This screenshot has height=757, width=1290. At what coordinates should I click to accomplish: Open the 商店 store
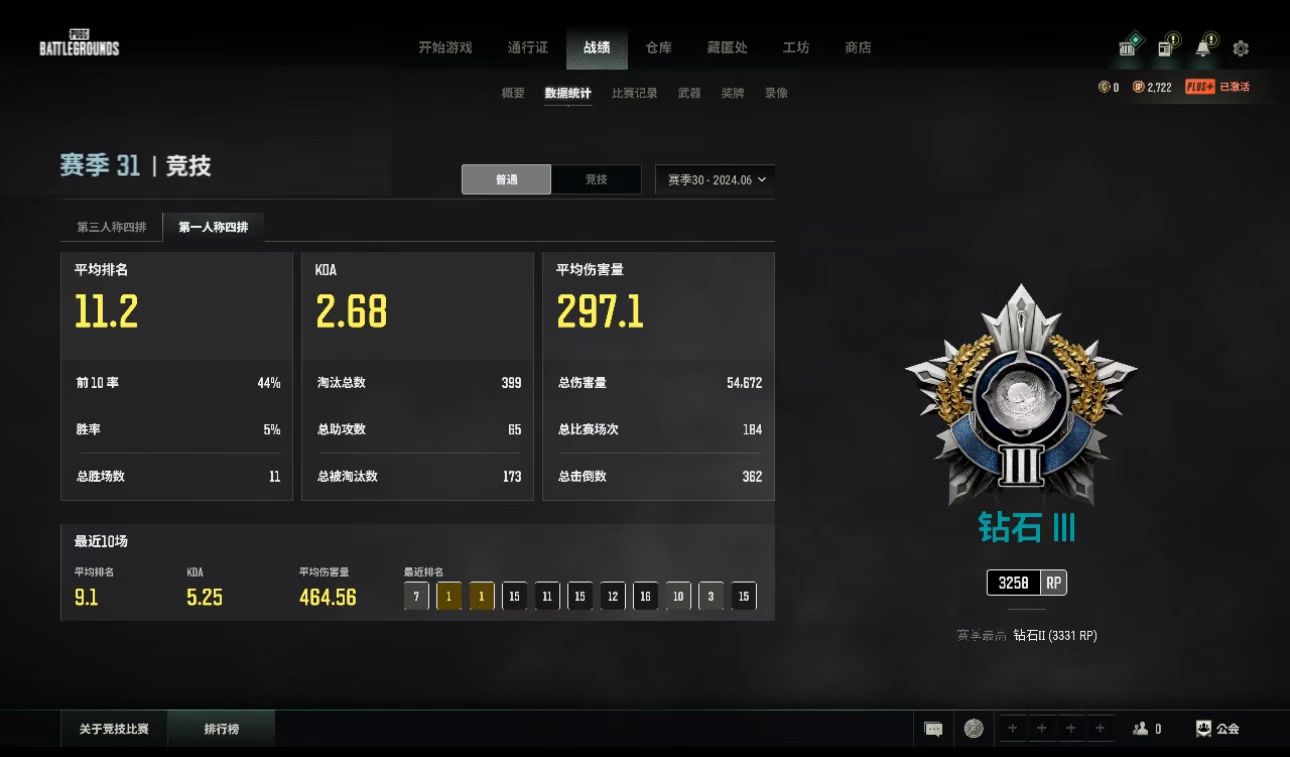(858, 47)
